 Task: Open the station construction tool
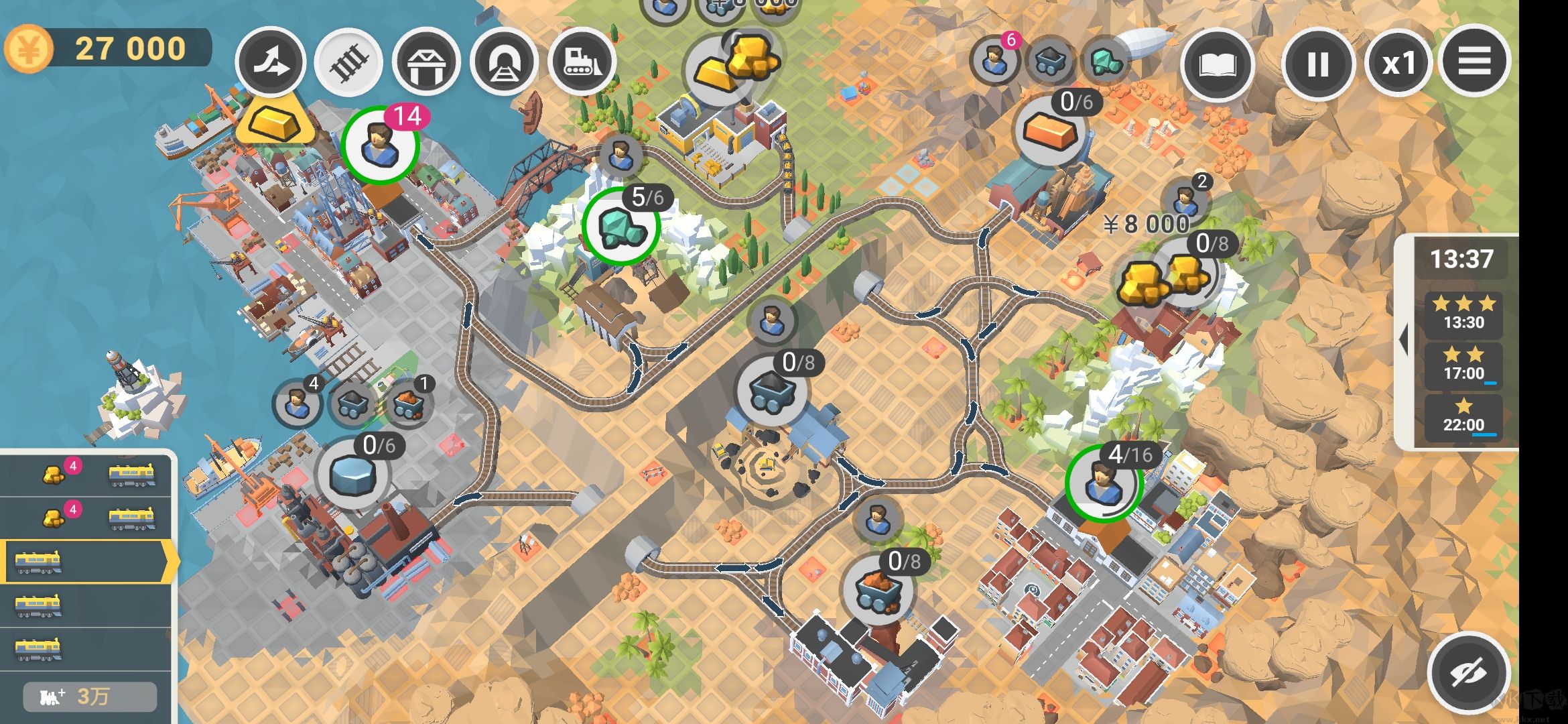tap(427, 62)
